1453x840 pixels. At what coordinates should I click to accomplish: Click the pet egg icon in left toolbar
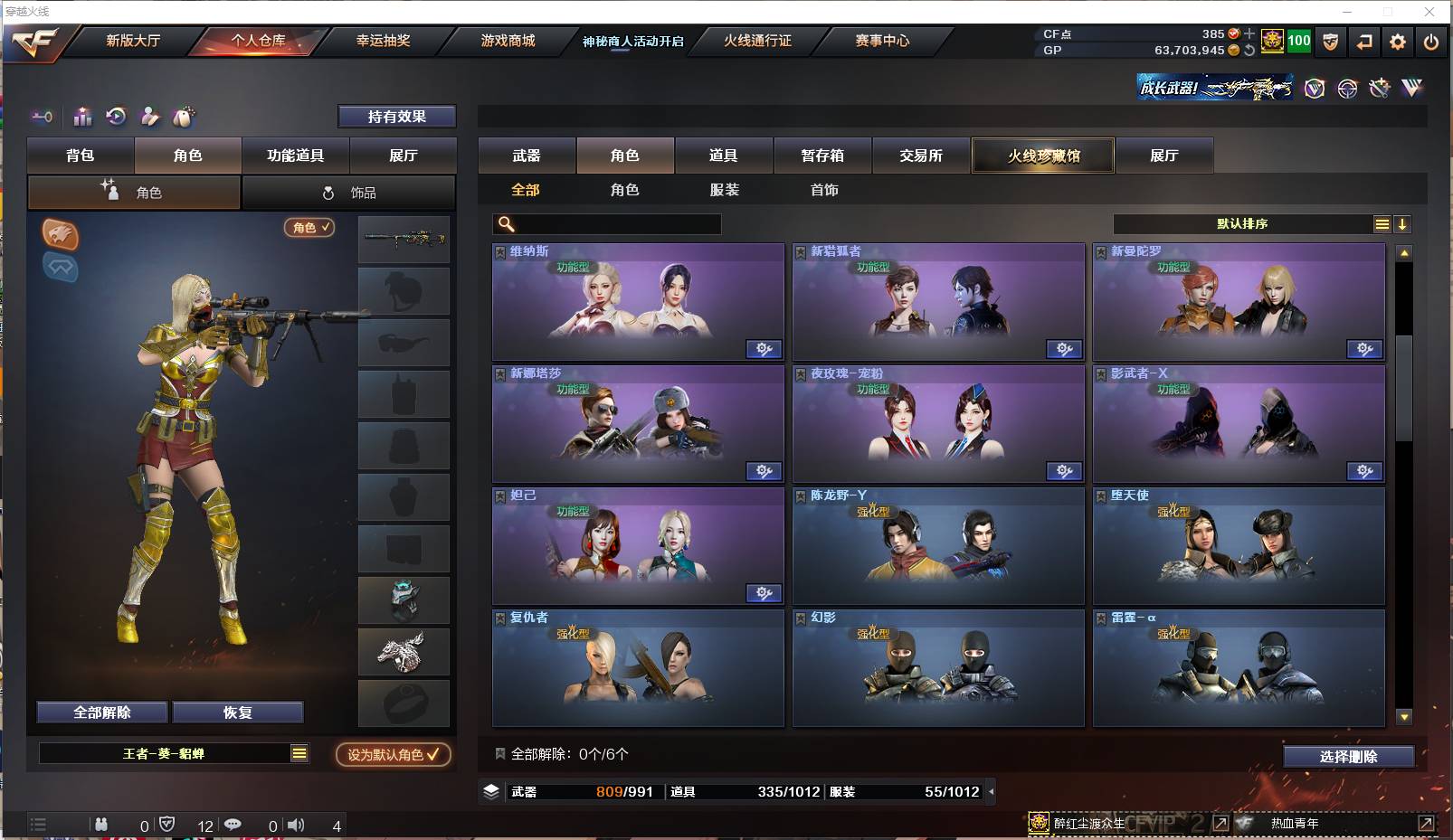tap(184, 116)
